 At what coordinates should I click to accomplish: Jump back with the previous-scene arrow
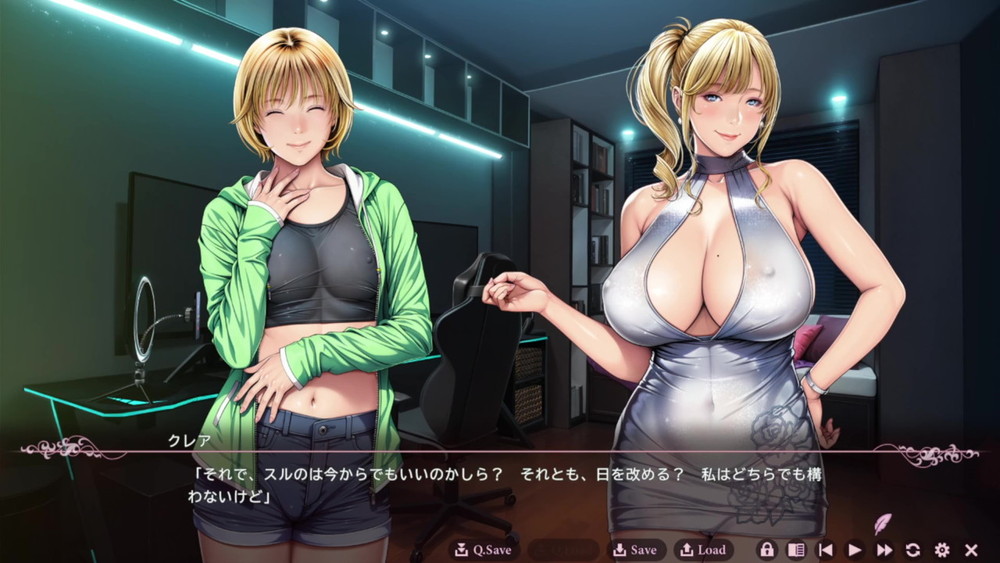(826, 550)
